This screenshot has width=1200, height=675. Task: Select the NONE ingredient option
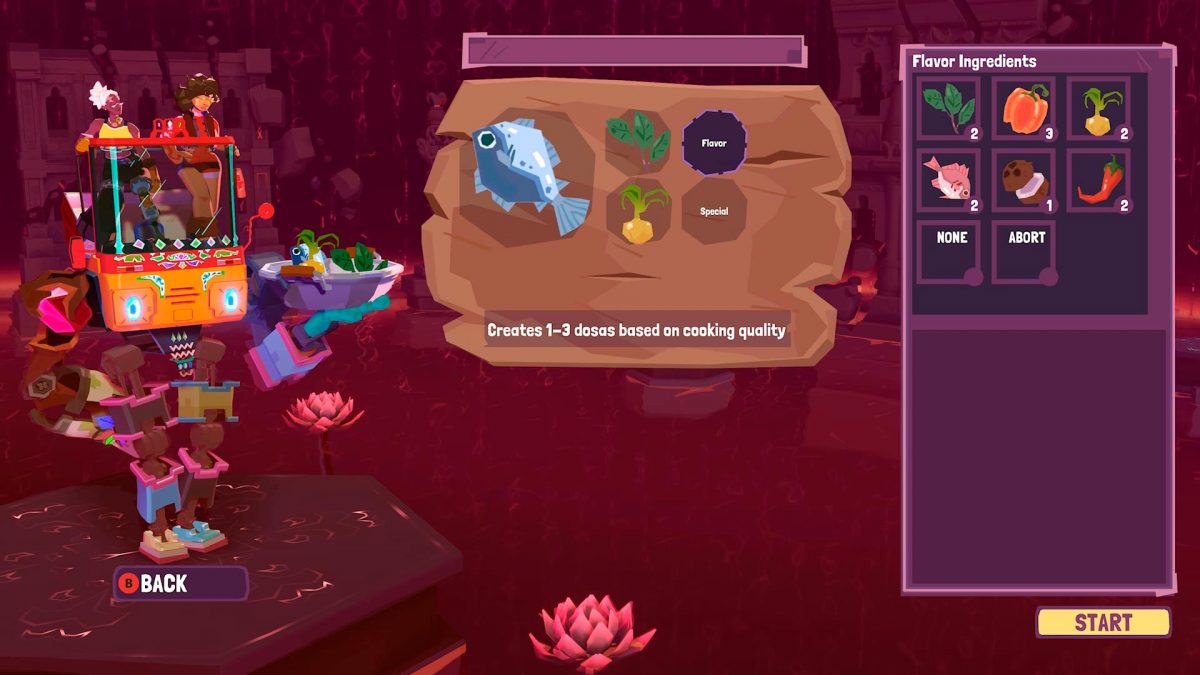point(951,251)
